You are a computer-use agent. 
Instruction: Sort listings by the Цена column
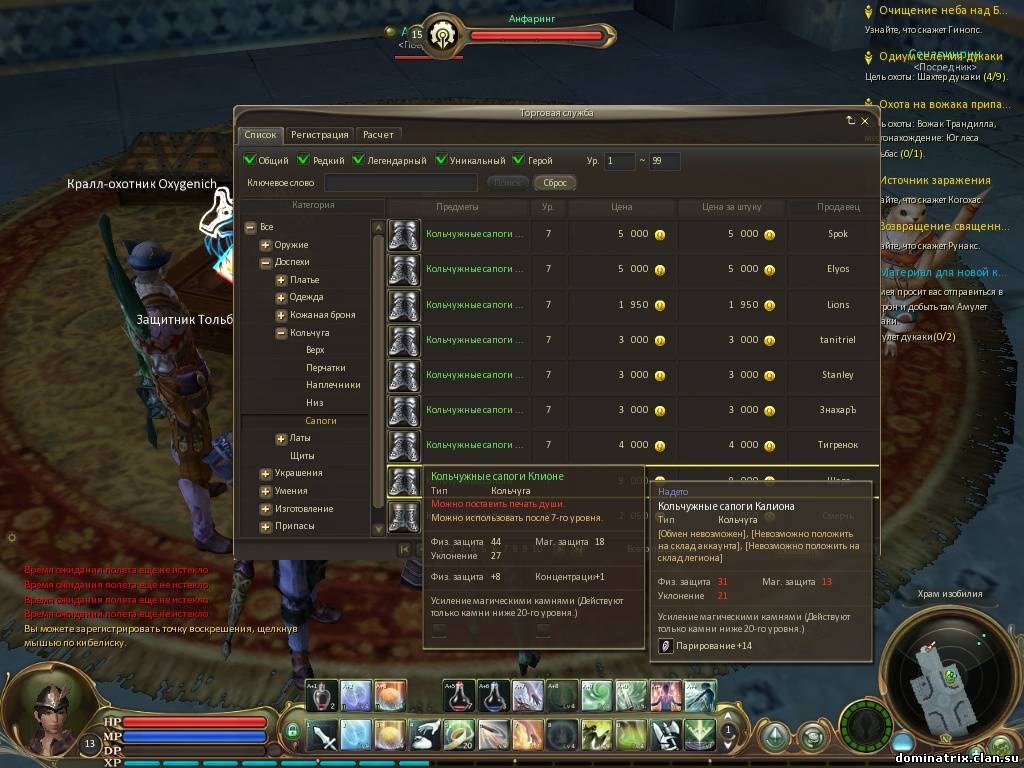coord(621,207)
